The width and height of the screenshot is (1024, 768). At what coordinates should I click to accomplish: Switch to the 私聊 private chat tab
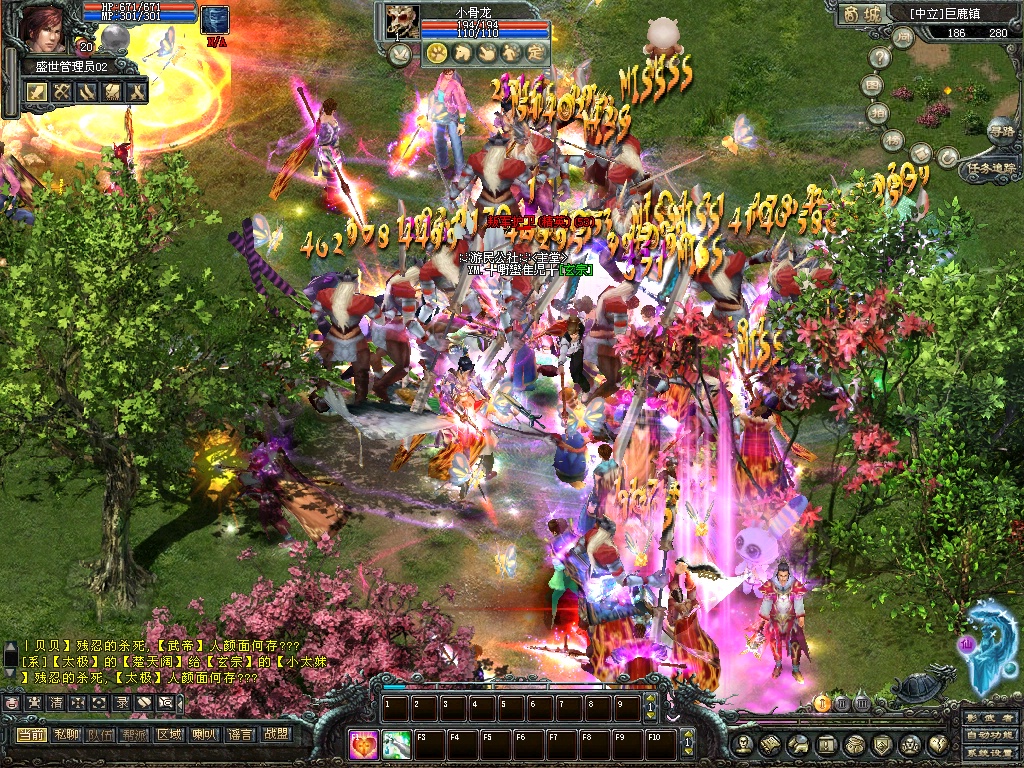click(x=67, y=733)
